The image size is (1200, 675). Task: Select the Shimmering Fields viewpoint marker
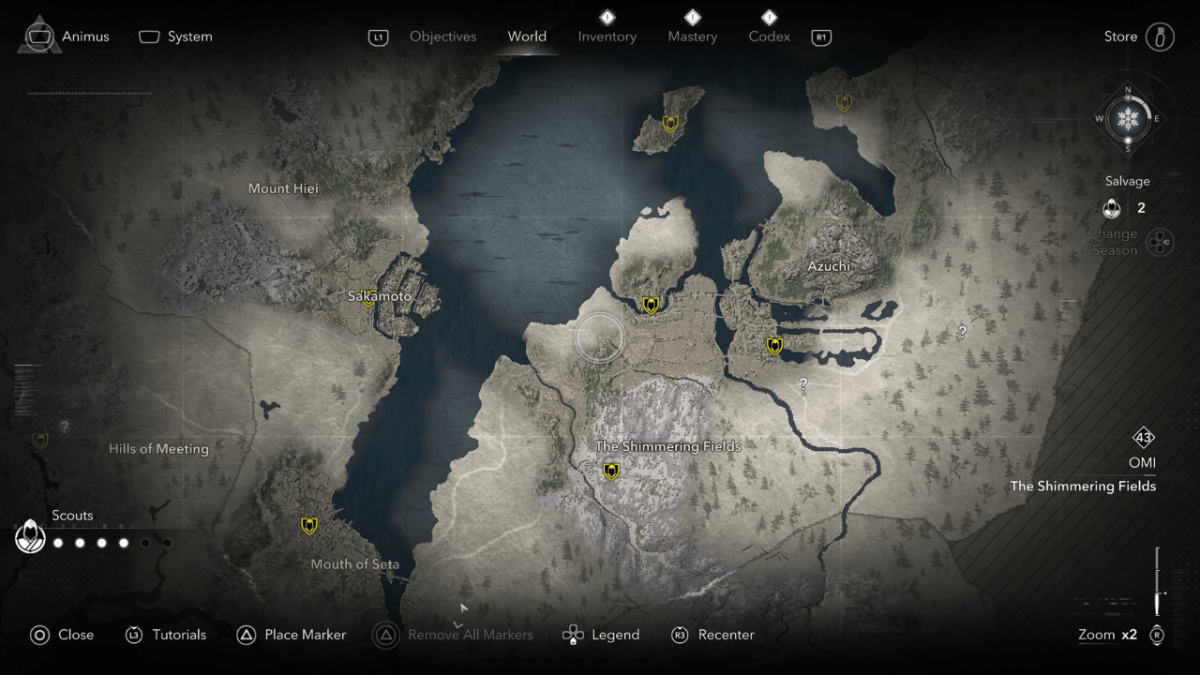pyautogui.click(x=611, y=471)
